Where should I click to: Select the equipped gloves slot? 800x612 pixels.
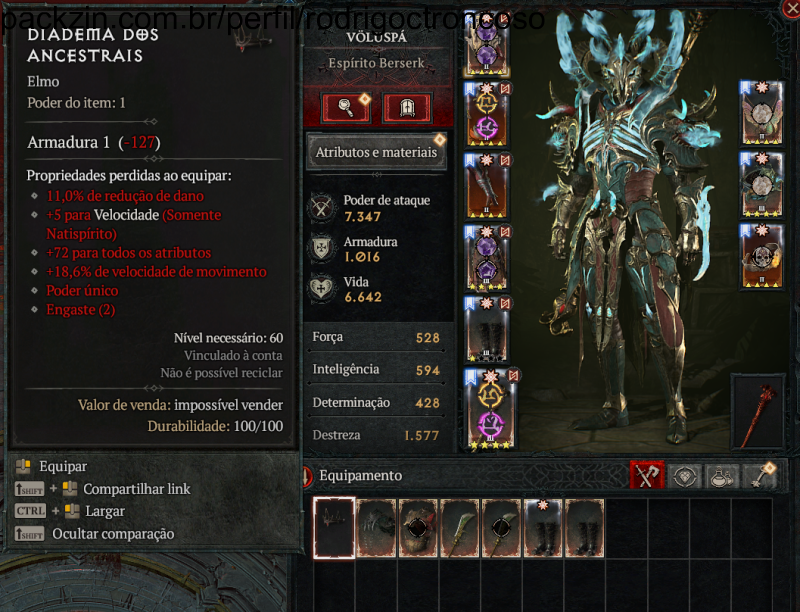[x=487, y=187]
